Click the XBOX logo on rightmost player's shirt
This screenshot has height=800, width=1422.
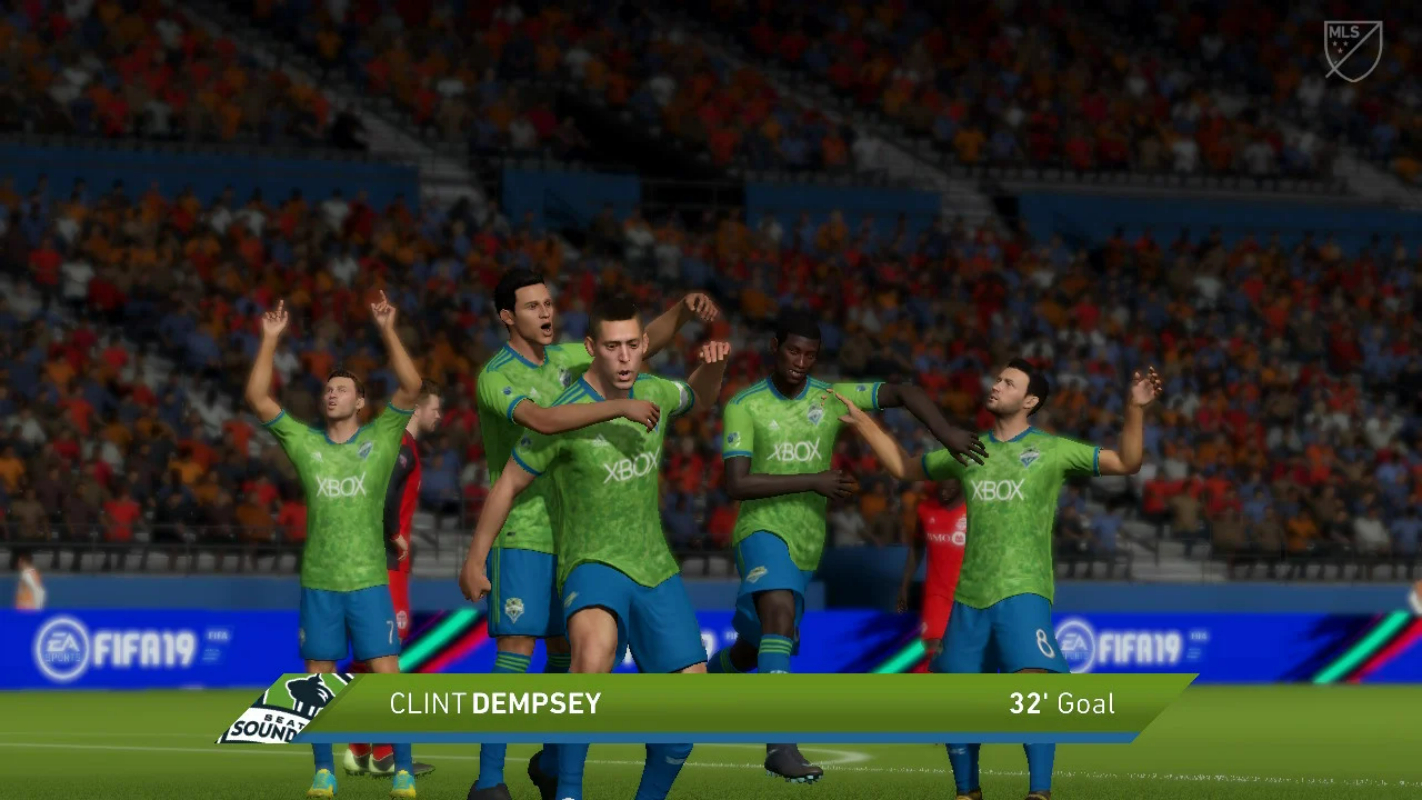pos(996,490)
